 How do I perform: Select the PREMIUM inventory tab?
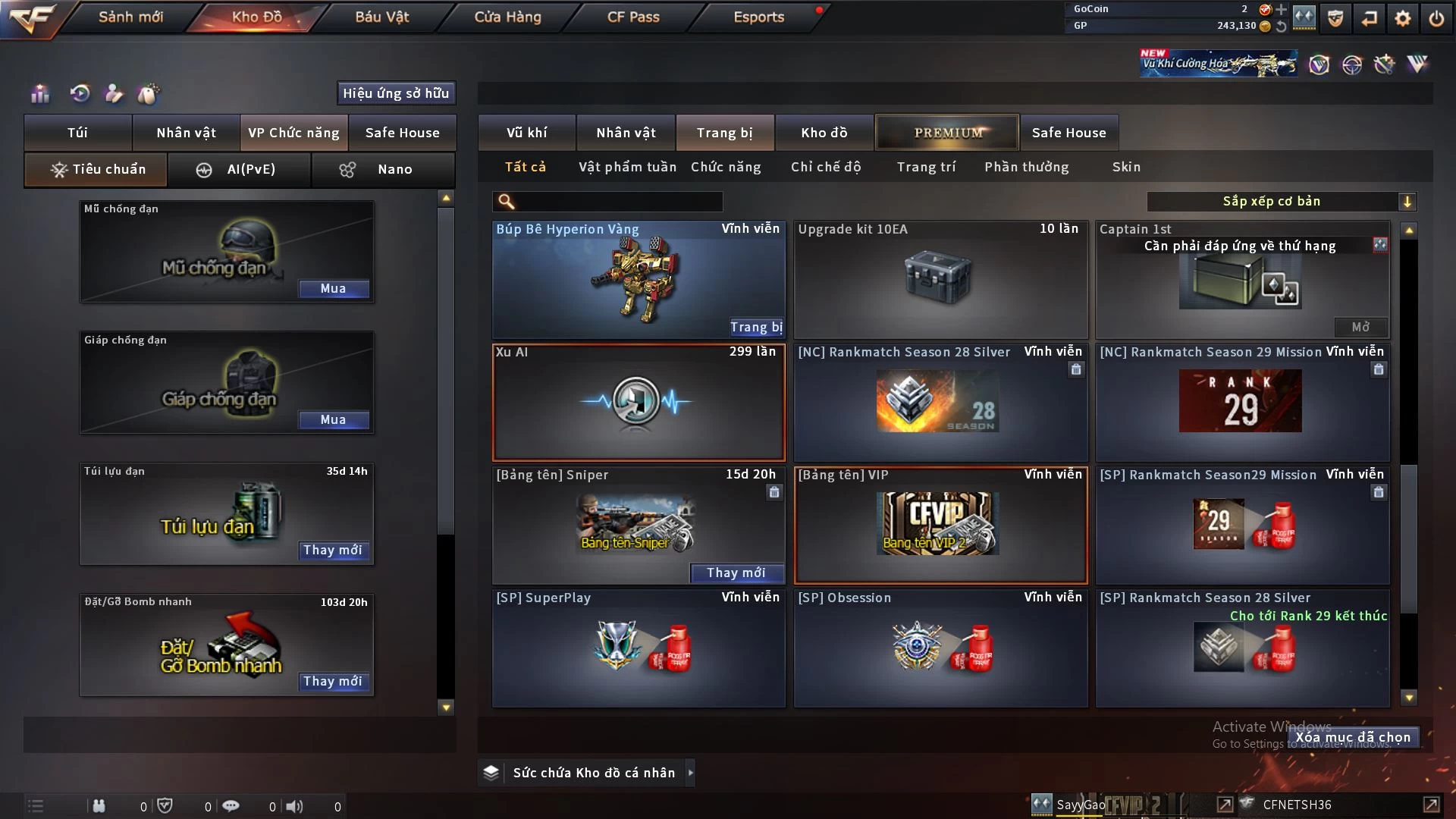point(947,133)
